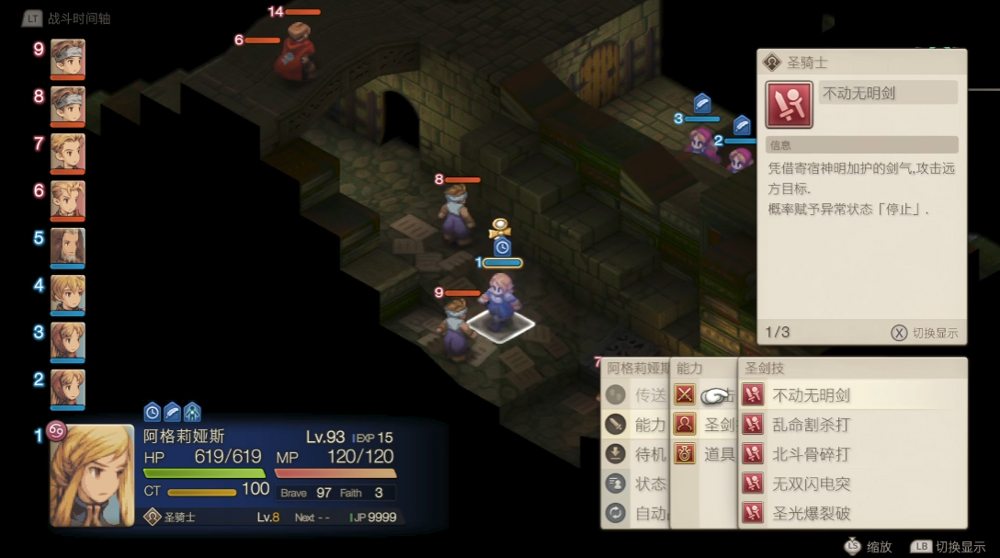Open the 道具 item option
The image size is (1000, 558).
tap(704, 454)
